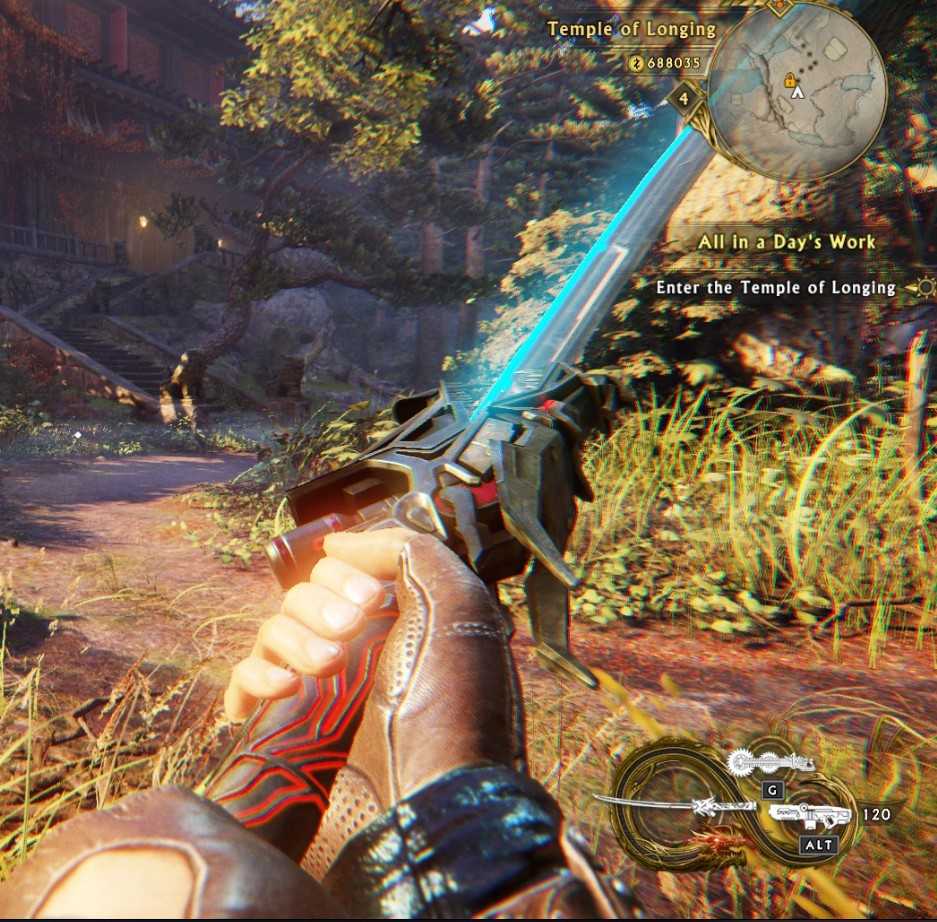Viewport: 937px width, 922px height.
Task: Switch to the chainsaw weapon icon
Action: [x=770, y=764]
